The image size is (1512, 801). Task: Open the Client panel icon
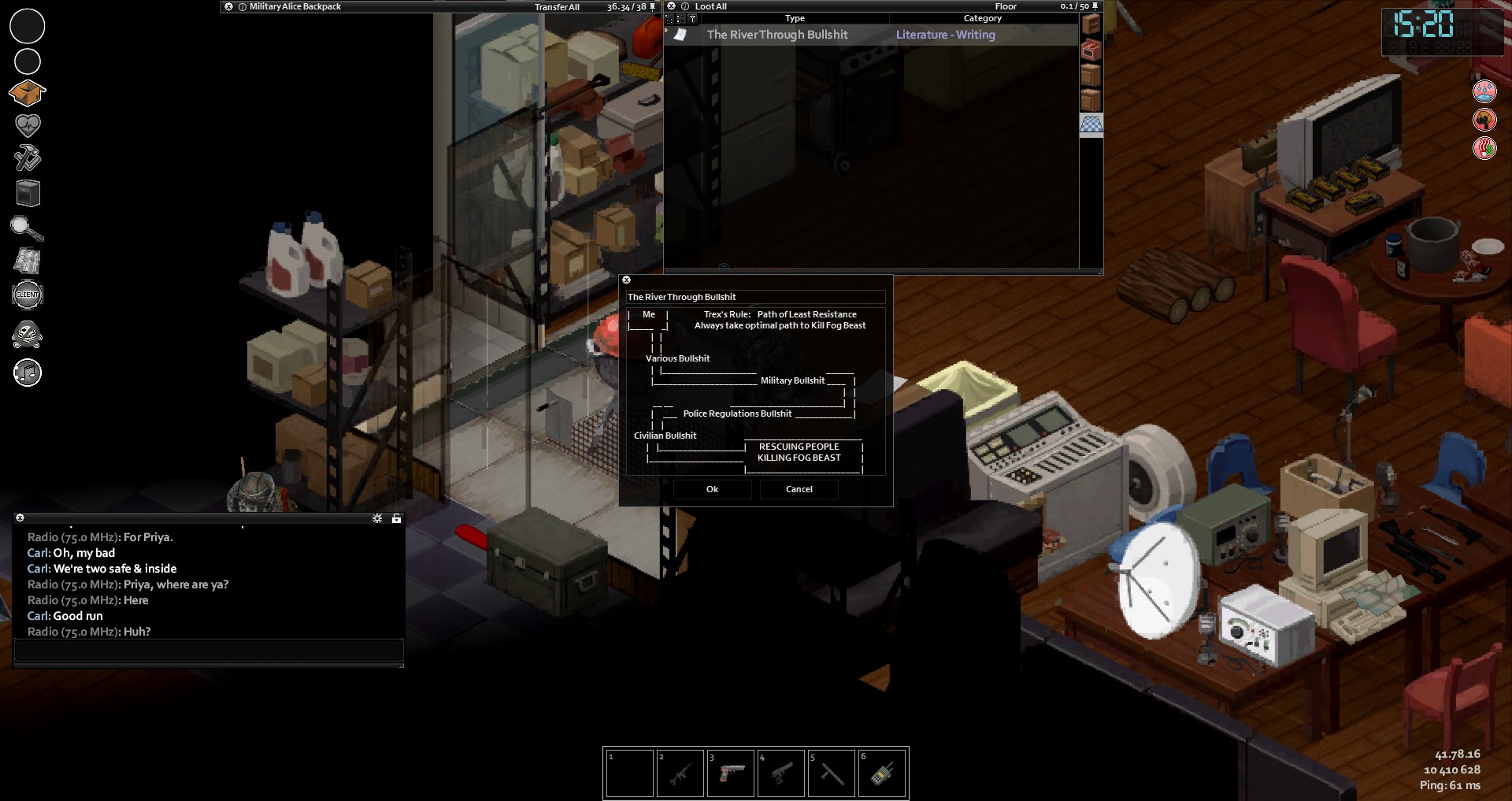click(28, 295)
